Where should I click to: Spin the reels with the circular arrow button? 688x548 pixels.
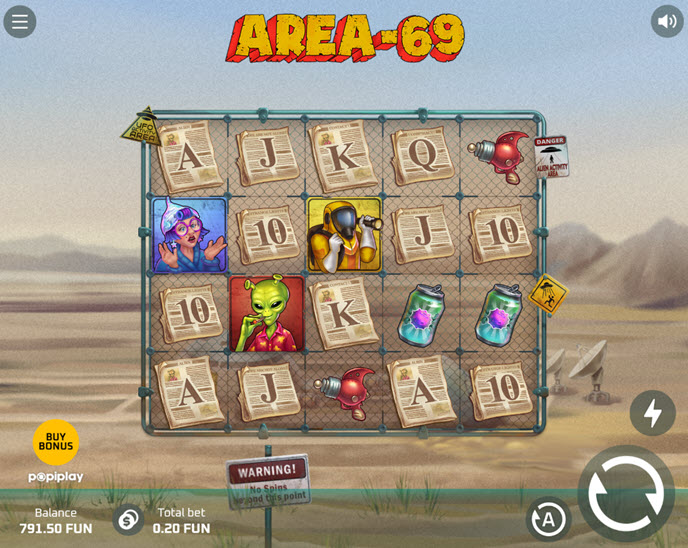click(626, 493)
